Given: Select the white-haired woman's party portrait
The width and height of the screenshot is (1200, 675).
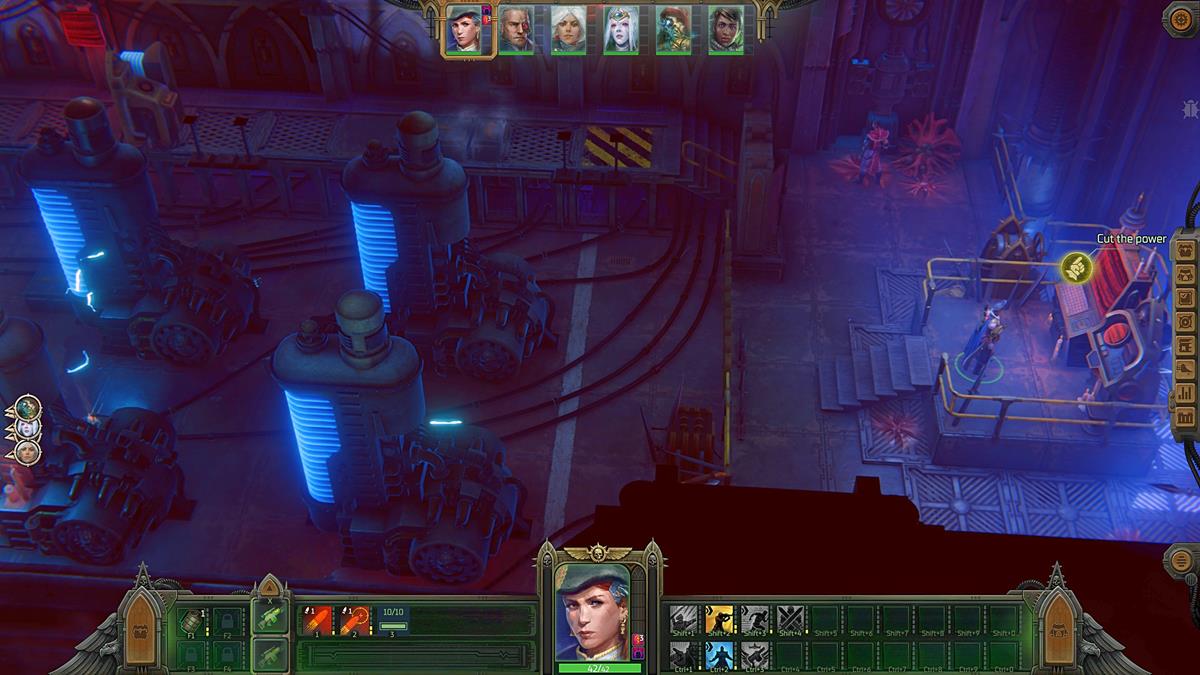Looking at the screenshot, I should (568, 29).
